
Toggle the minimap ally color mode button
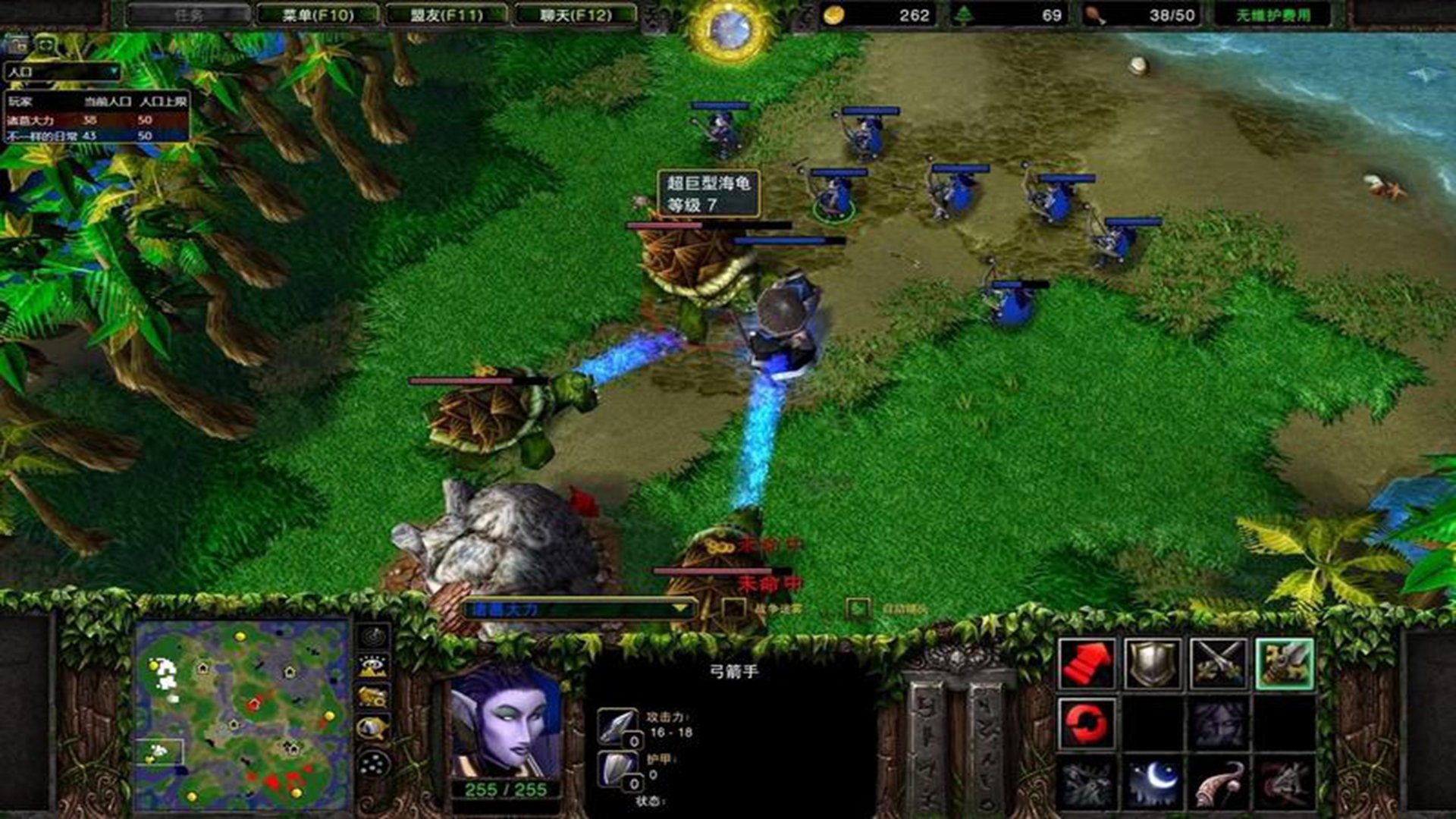click(373, 698)
